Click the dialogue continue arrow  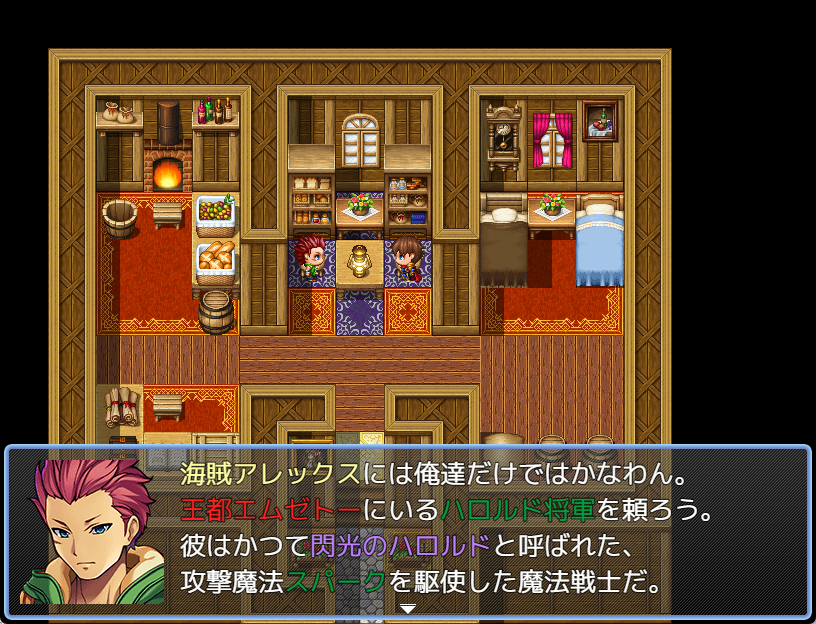(x=408, y=608)
